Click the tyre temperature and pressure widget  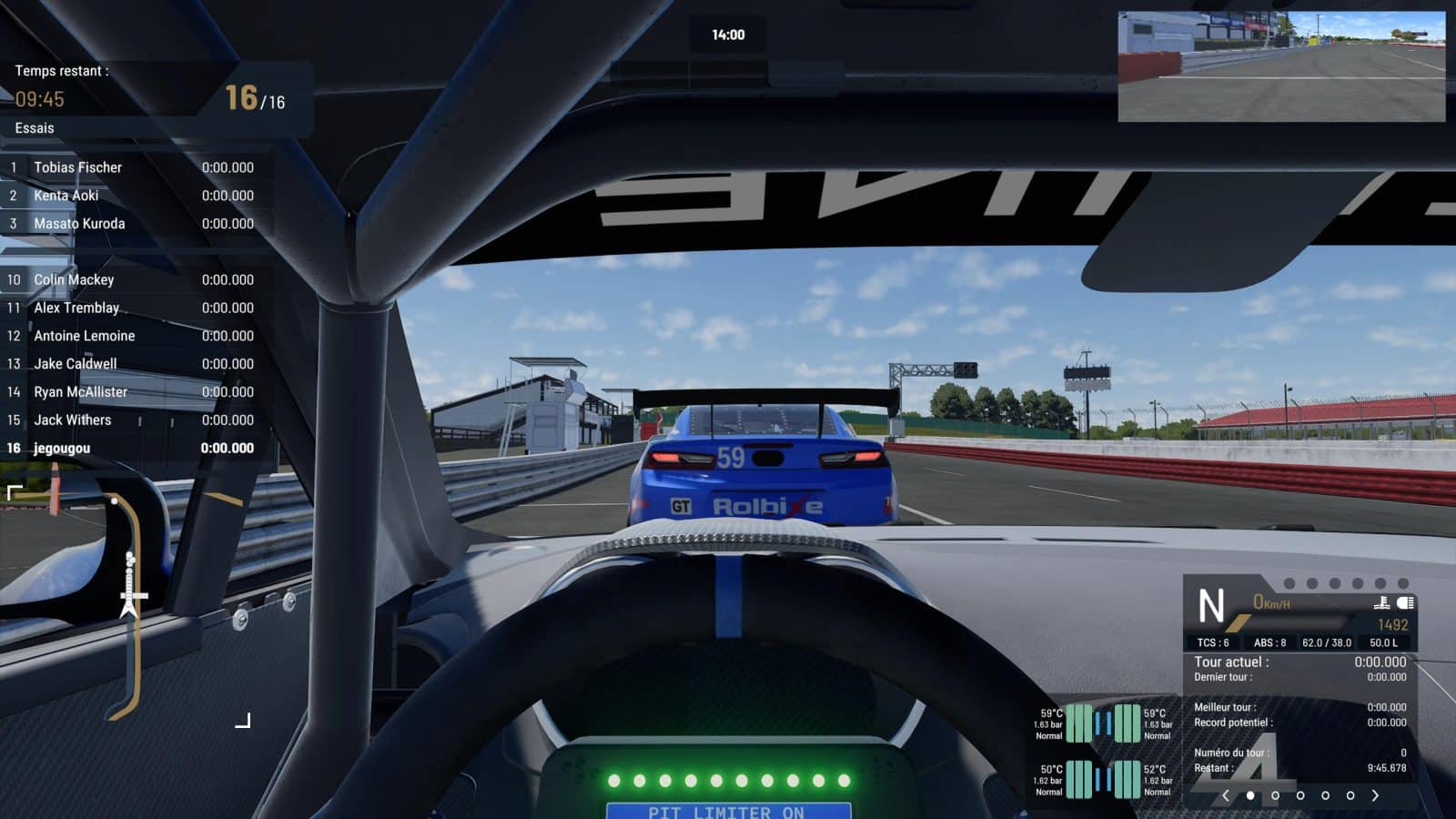click(x=1103, y=752)
